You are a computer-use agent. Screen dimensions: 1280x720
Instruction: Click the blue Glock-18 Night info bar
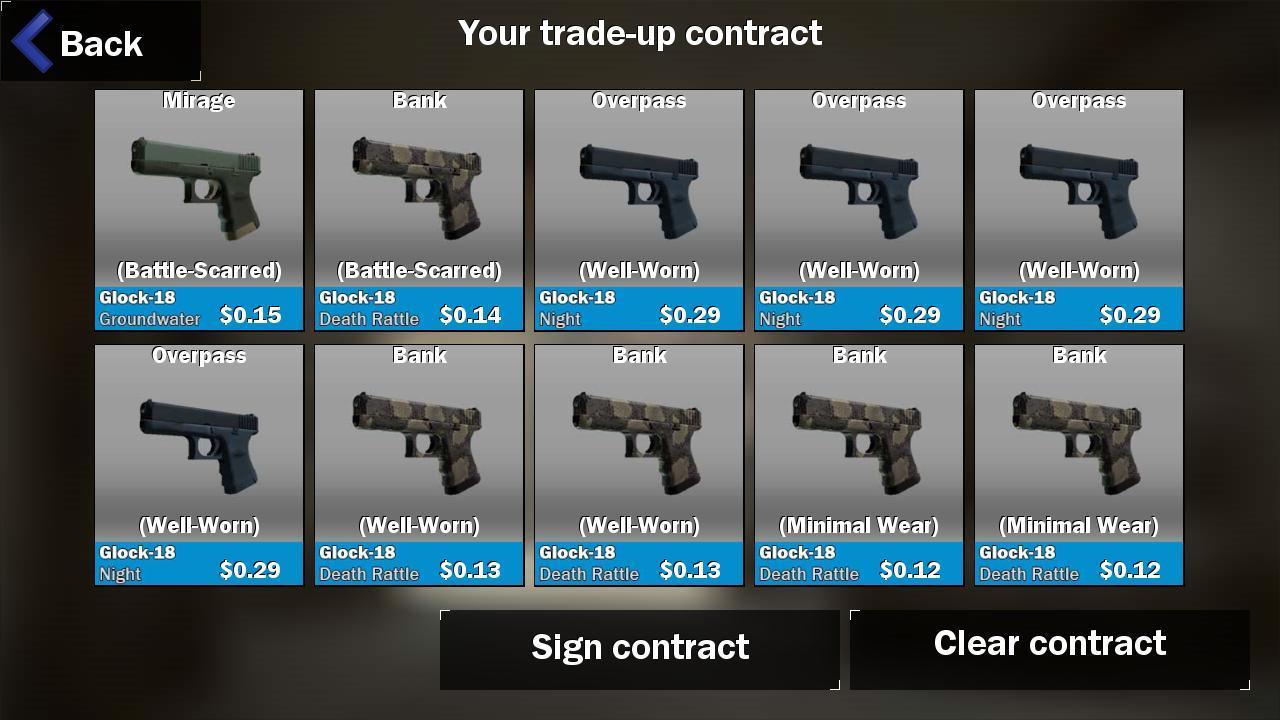[x=638, y=308]
